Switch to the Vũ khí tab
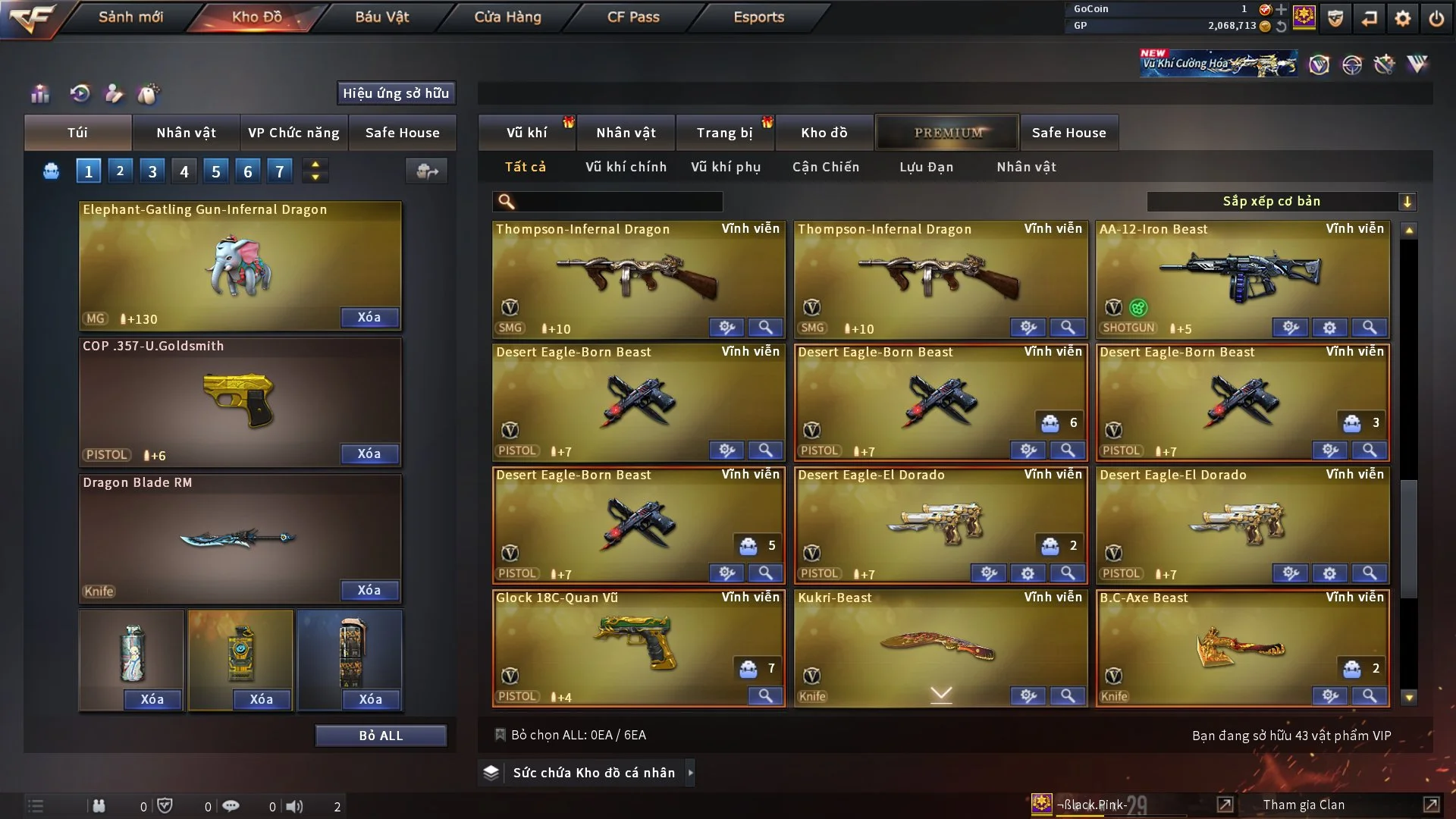The image size is (1456, 819). (527, 133)
